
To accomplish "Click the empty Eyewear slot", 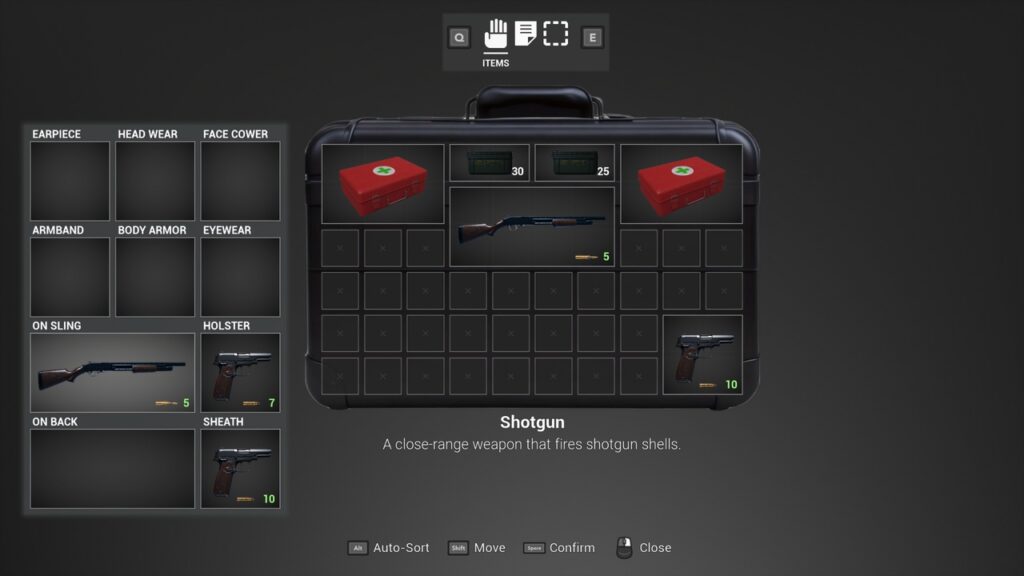I will (x=240, y=277).
